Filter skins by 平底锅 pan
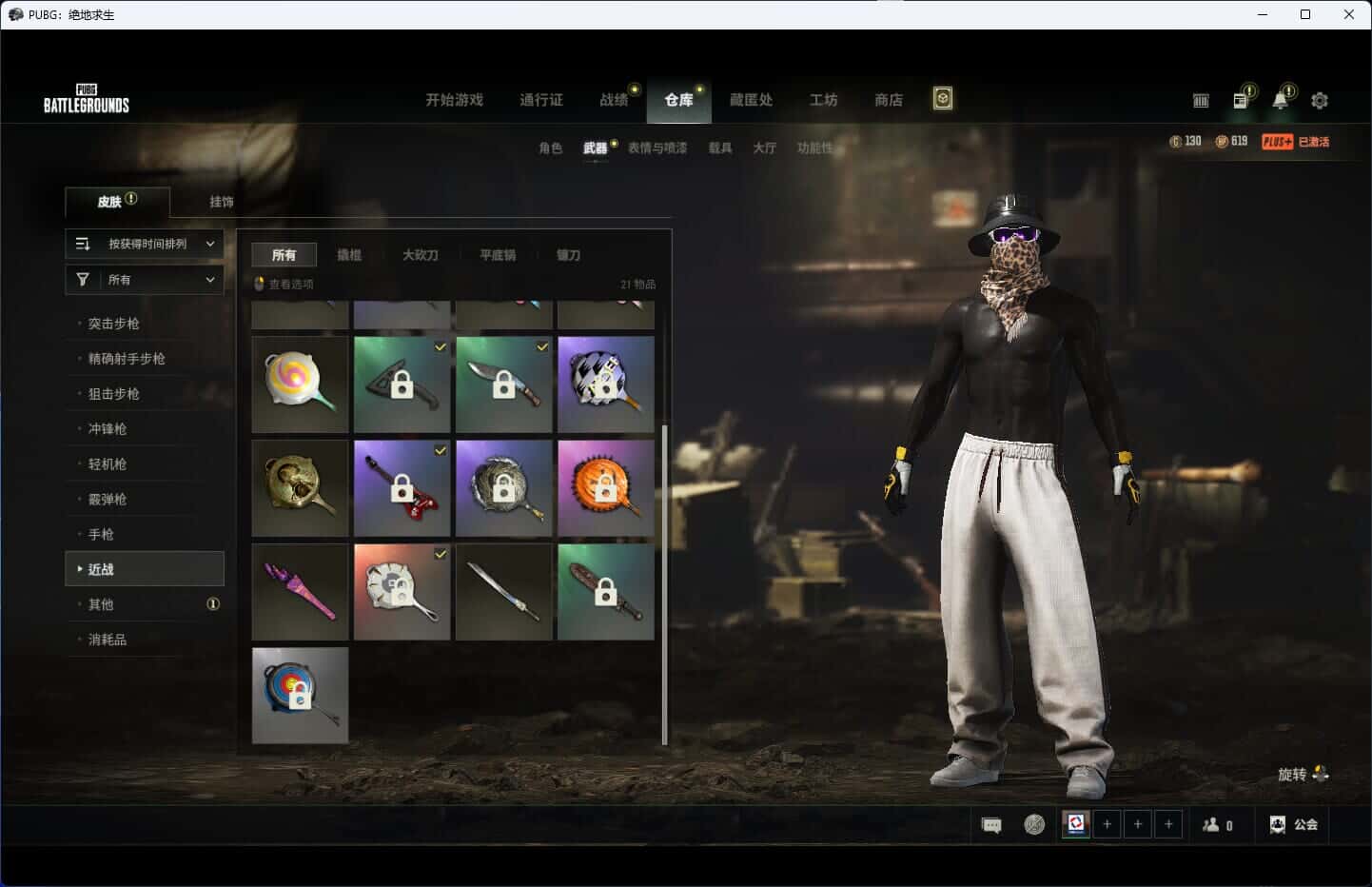This screenshot has height=887, width=1372. [x=497, y=255]
